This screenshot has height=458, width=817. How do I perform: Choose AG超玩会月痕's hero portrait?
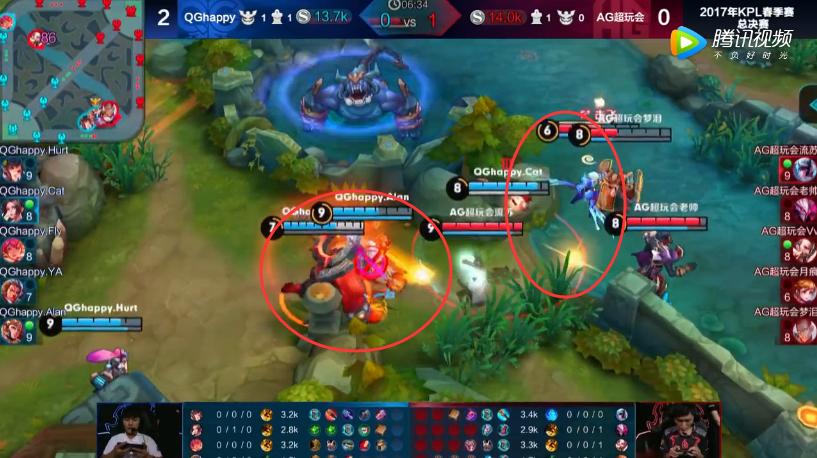coord(804,291)
